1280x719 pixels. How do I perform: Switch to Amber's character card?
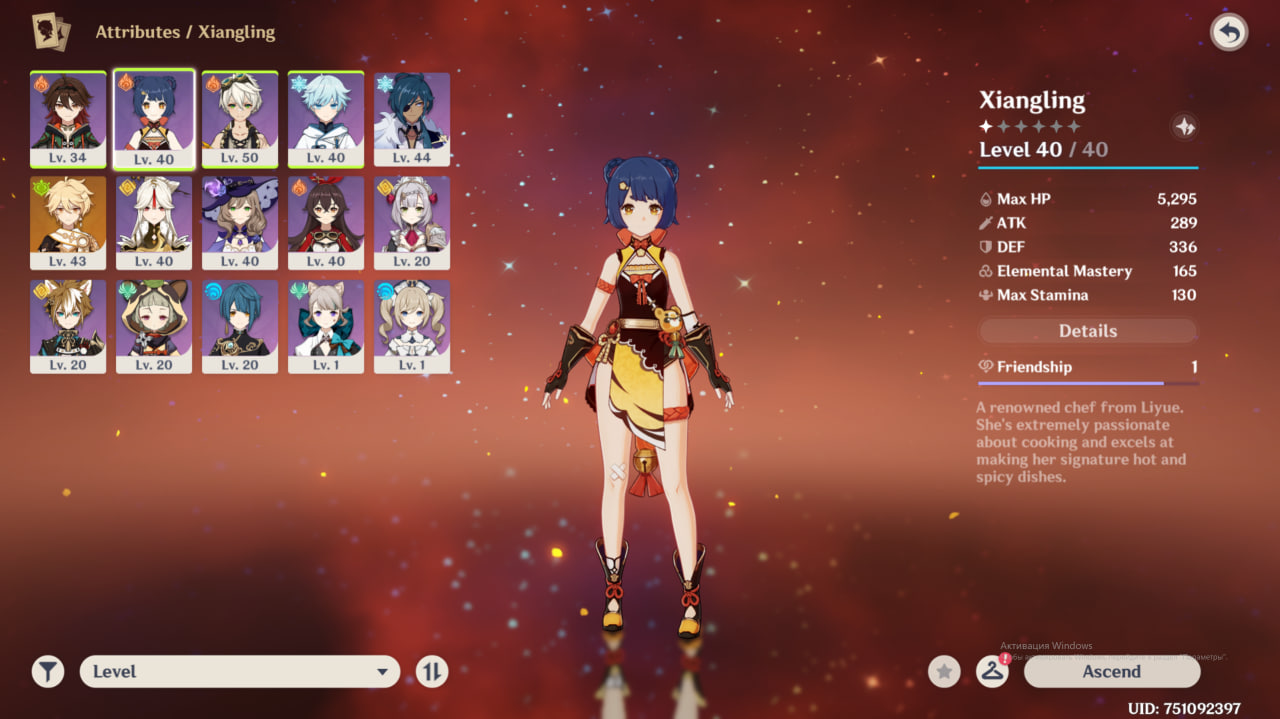[326, 222]
